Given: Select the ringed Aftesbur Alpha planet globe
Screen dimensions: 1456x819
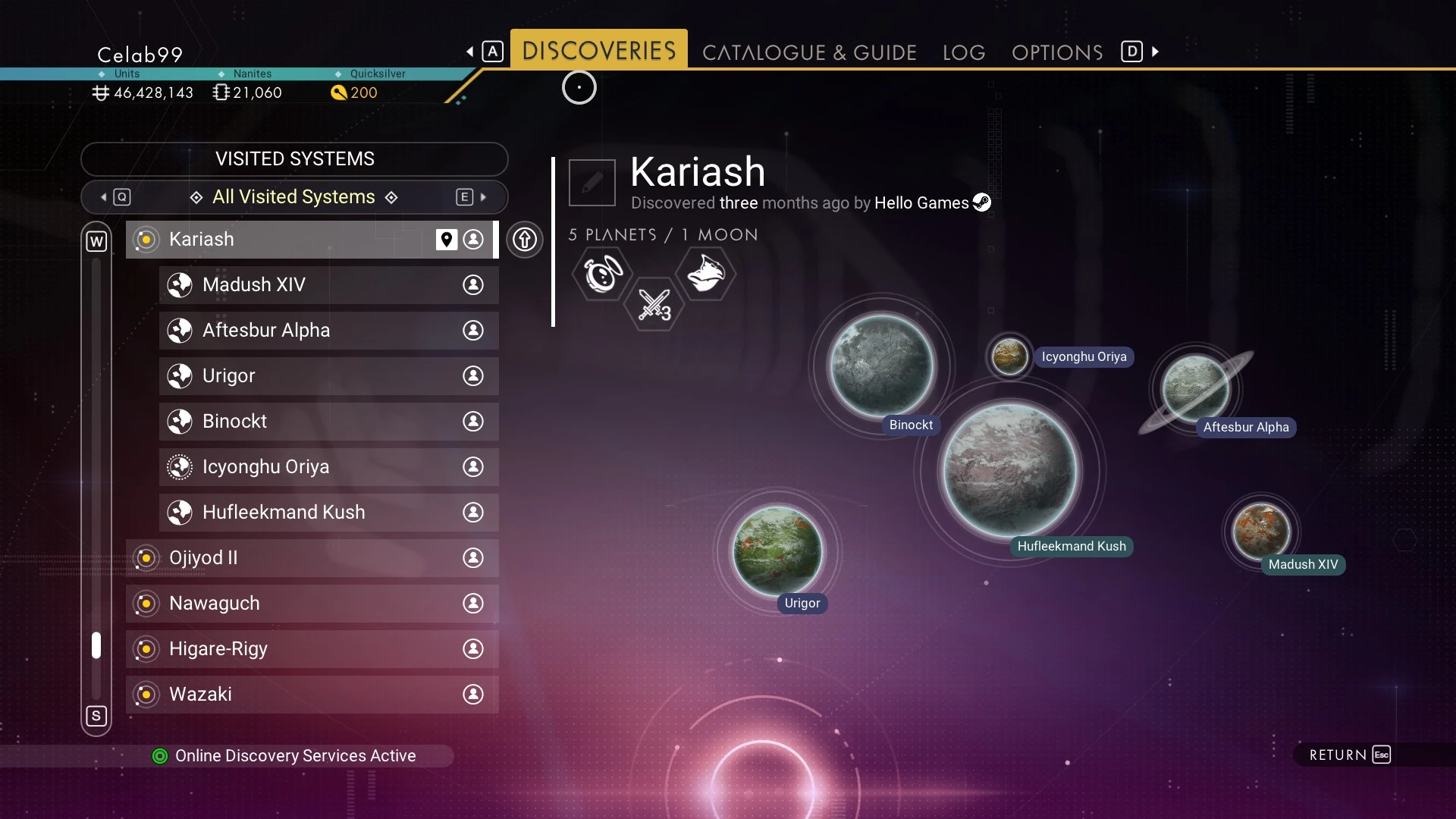Looking at the screenshot, I should pyautogui.click(x=1196, y=388).
